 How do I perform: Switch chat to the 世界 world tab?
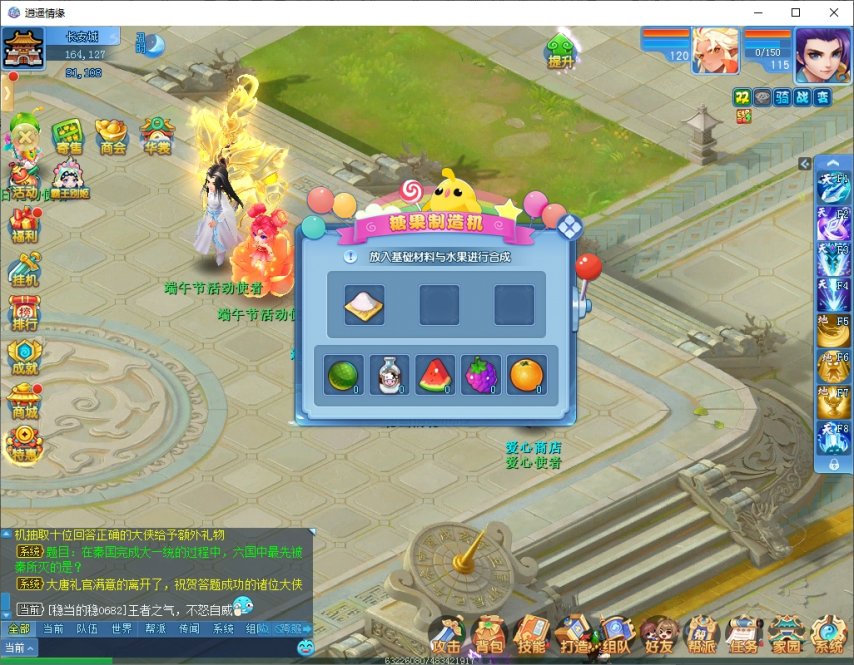point(122,629)
